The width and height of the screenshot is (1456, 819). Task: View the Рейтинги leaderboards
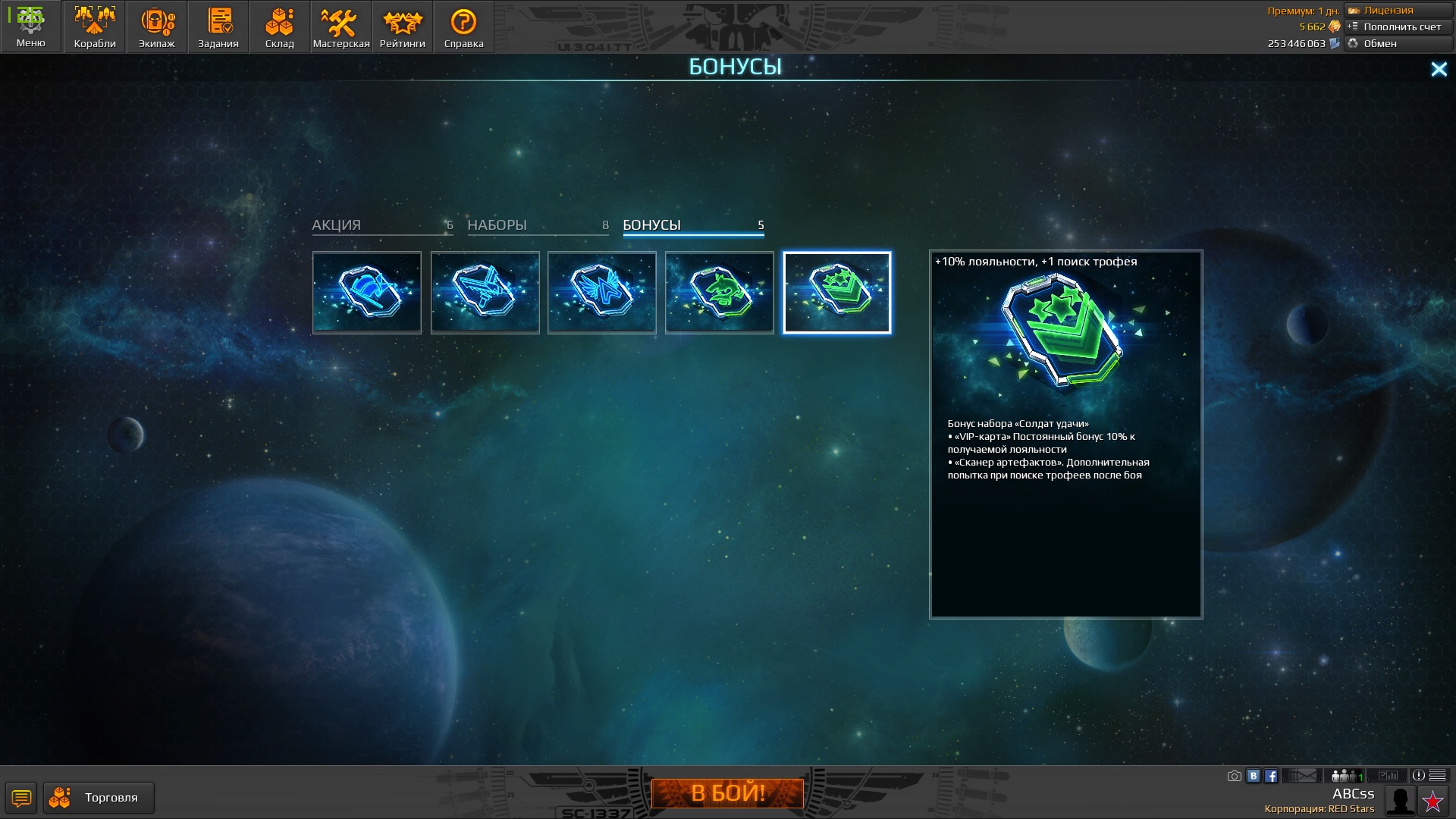403,27
